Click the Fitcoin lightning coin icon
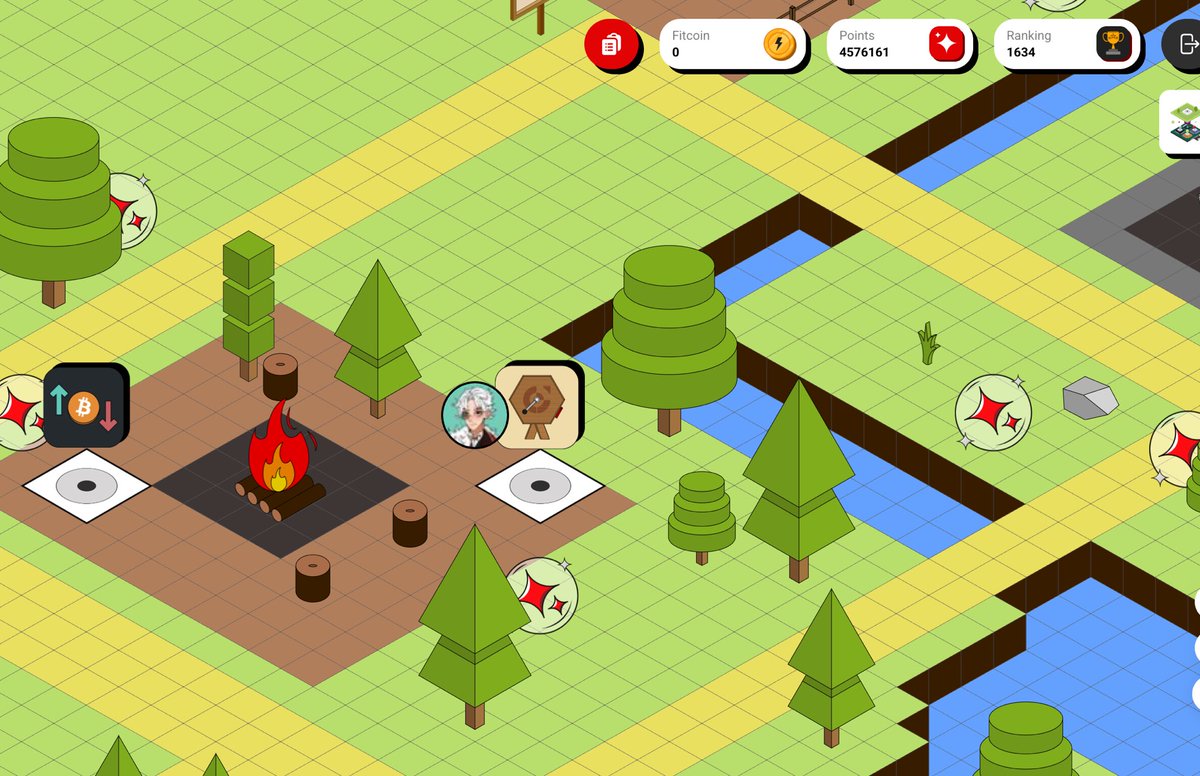The image size is (1200, 776). [778, 44]
